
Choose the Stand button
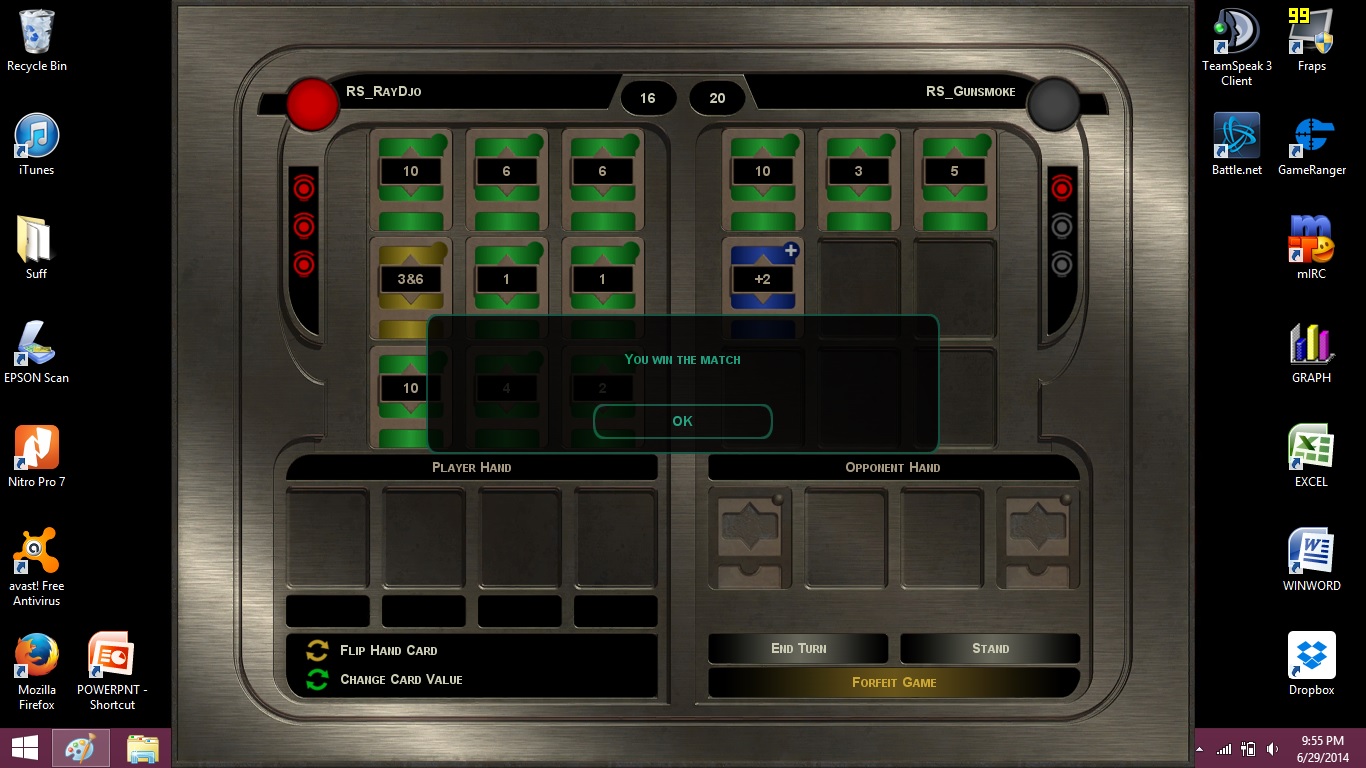coord(990,648)
